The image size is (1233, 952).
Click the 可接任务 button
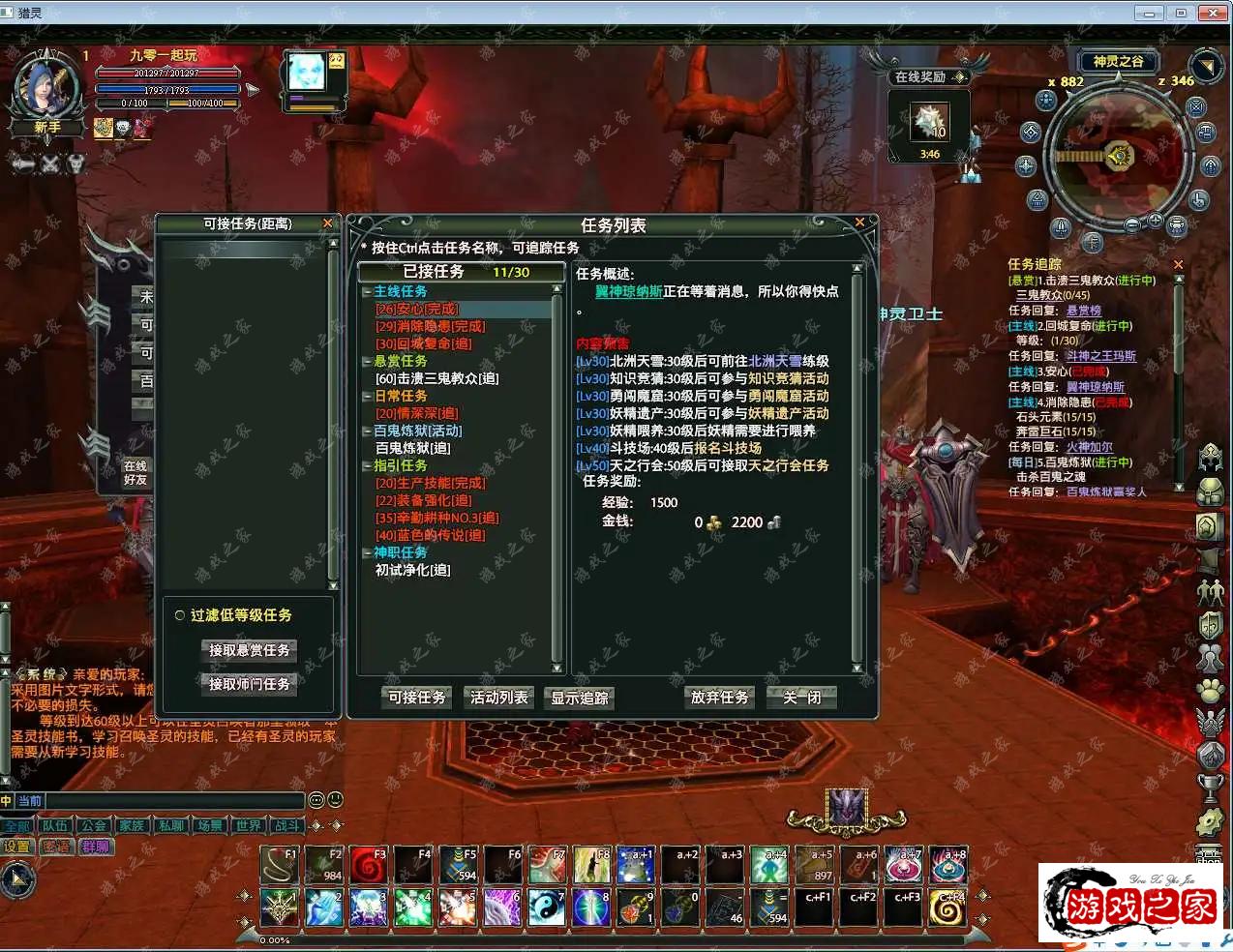[x=417, y=698]
